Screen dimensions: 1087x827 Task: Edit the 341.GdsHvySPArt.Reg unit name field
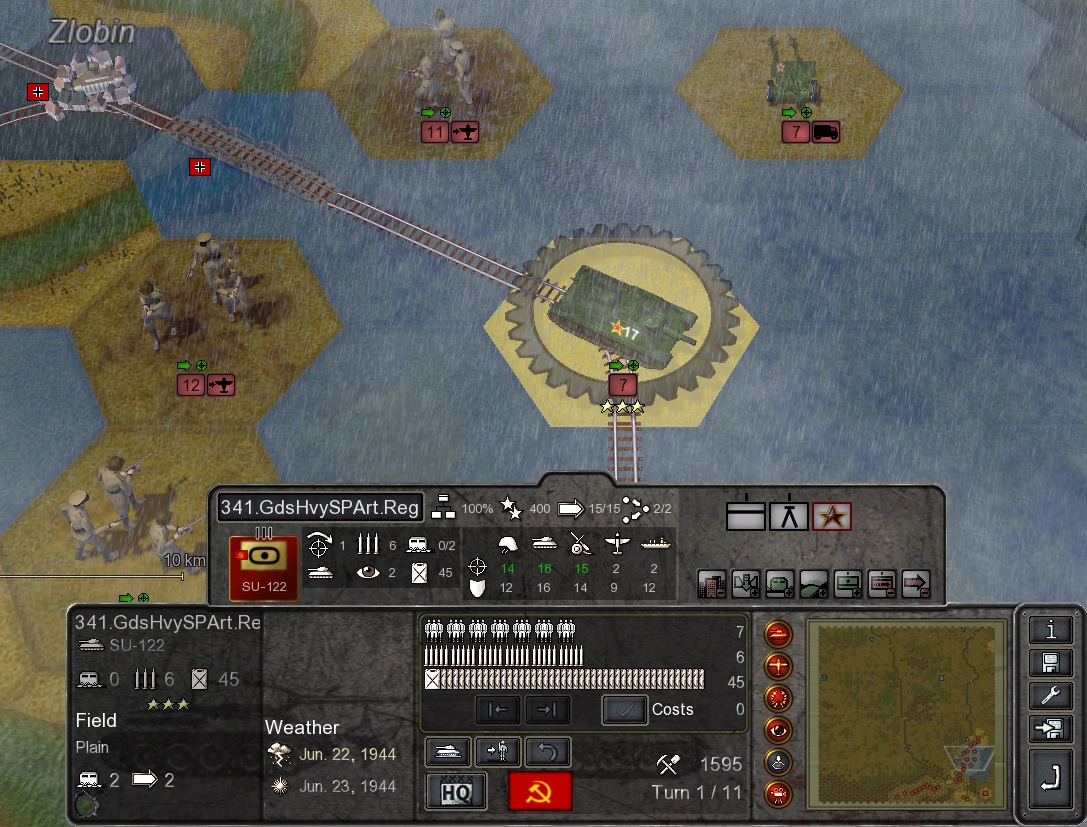320,508
